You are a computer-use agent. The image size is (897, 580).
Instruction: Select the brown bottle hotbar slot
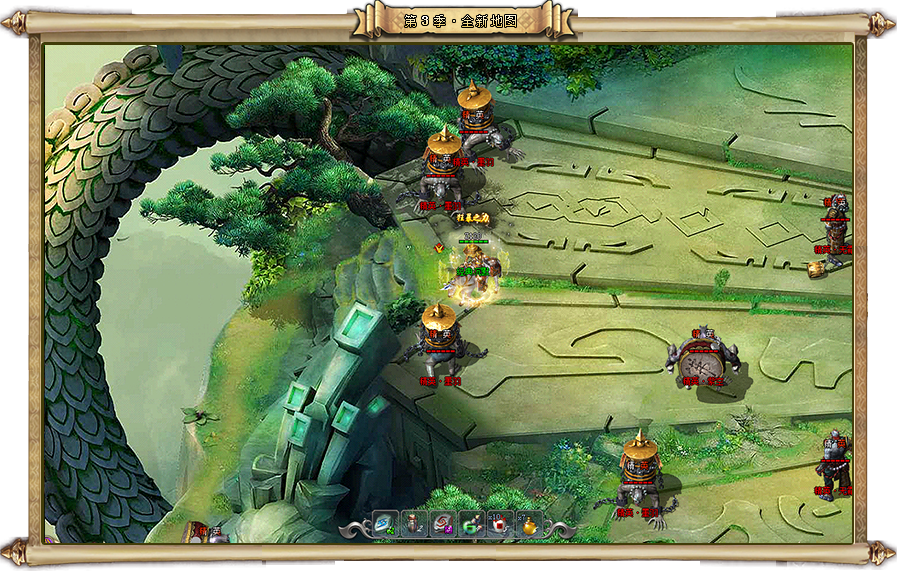413,524
